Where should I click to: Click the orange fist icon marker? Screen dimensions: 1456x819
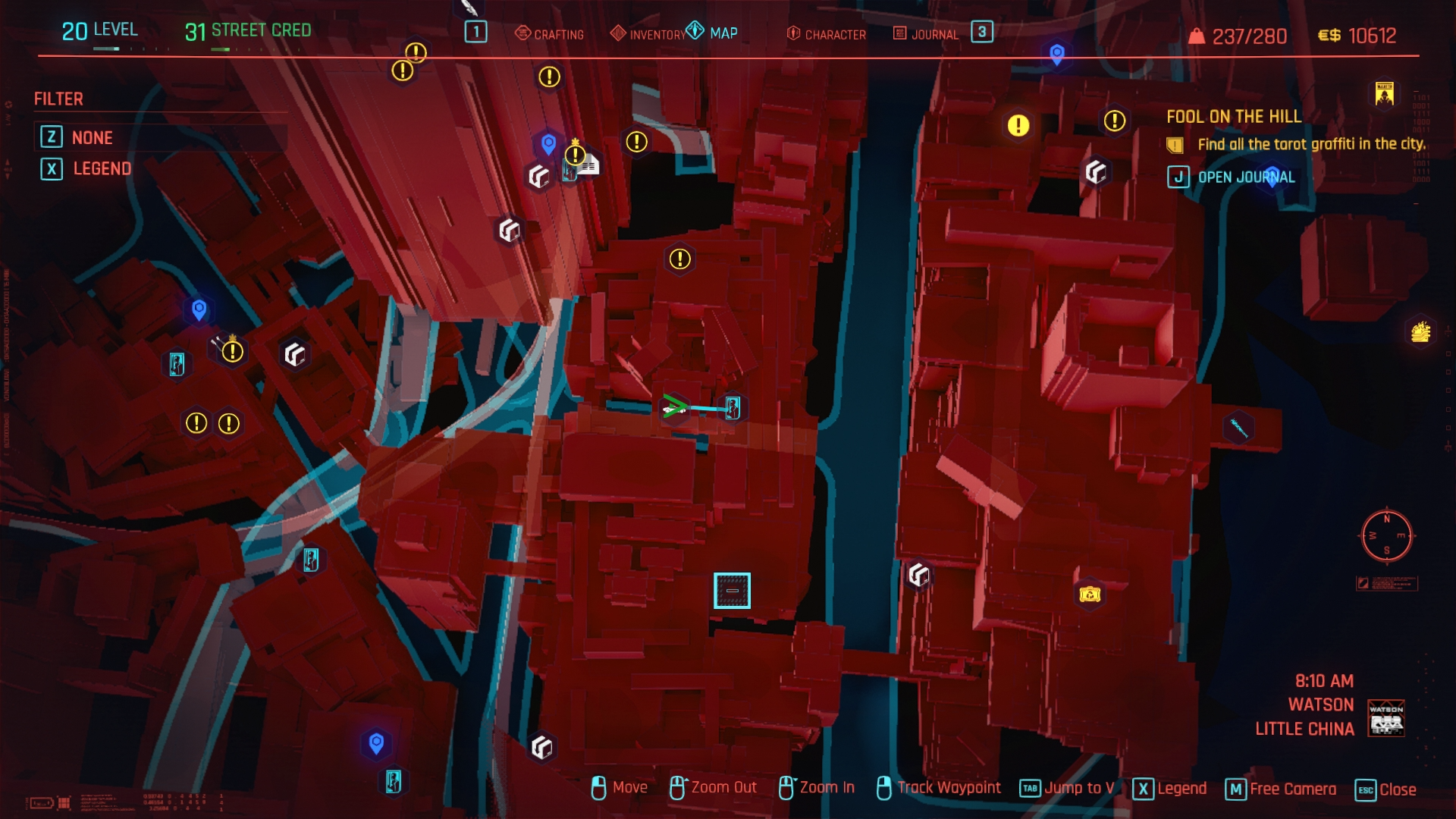1420,331
